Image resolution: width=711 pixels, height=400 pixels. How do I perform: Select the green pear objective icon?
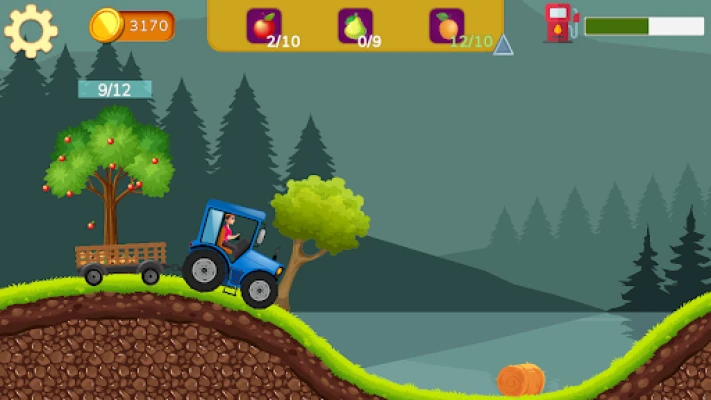coord(355,25)
